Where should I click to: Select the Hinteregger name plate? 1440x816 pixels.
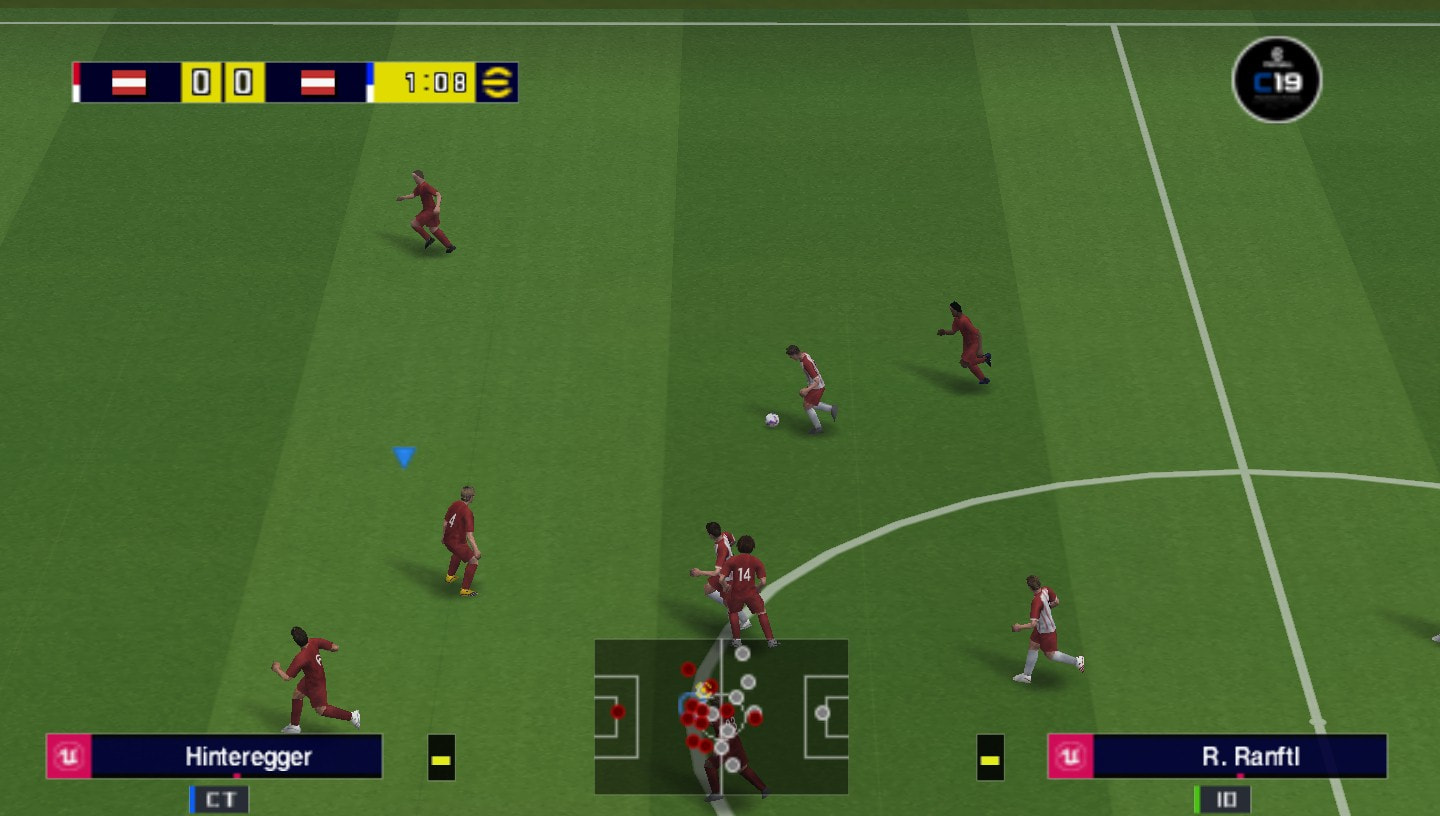coord(248,757)
